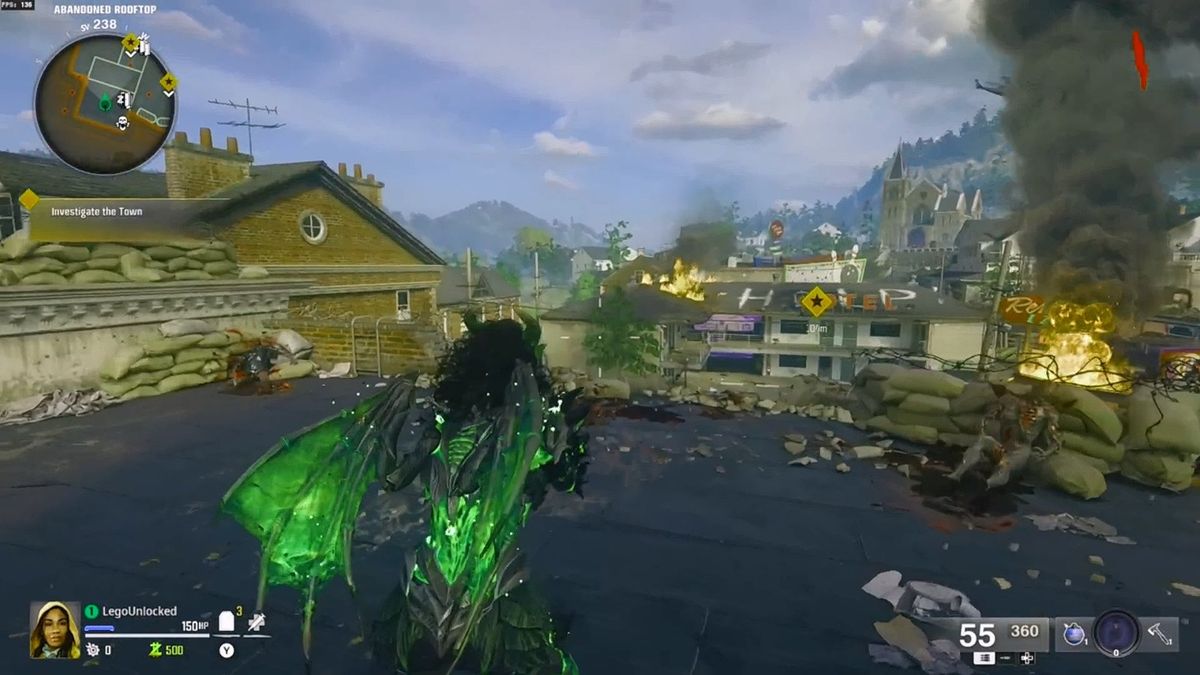Click the yellow star objective marker on the HOTEL roof
This screenshot has width=1200, height=675.
817,300
